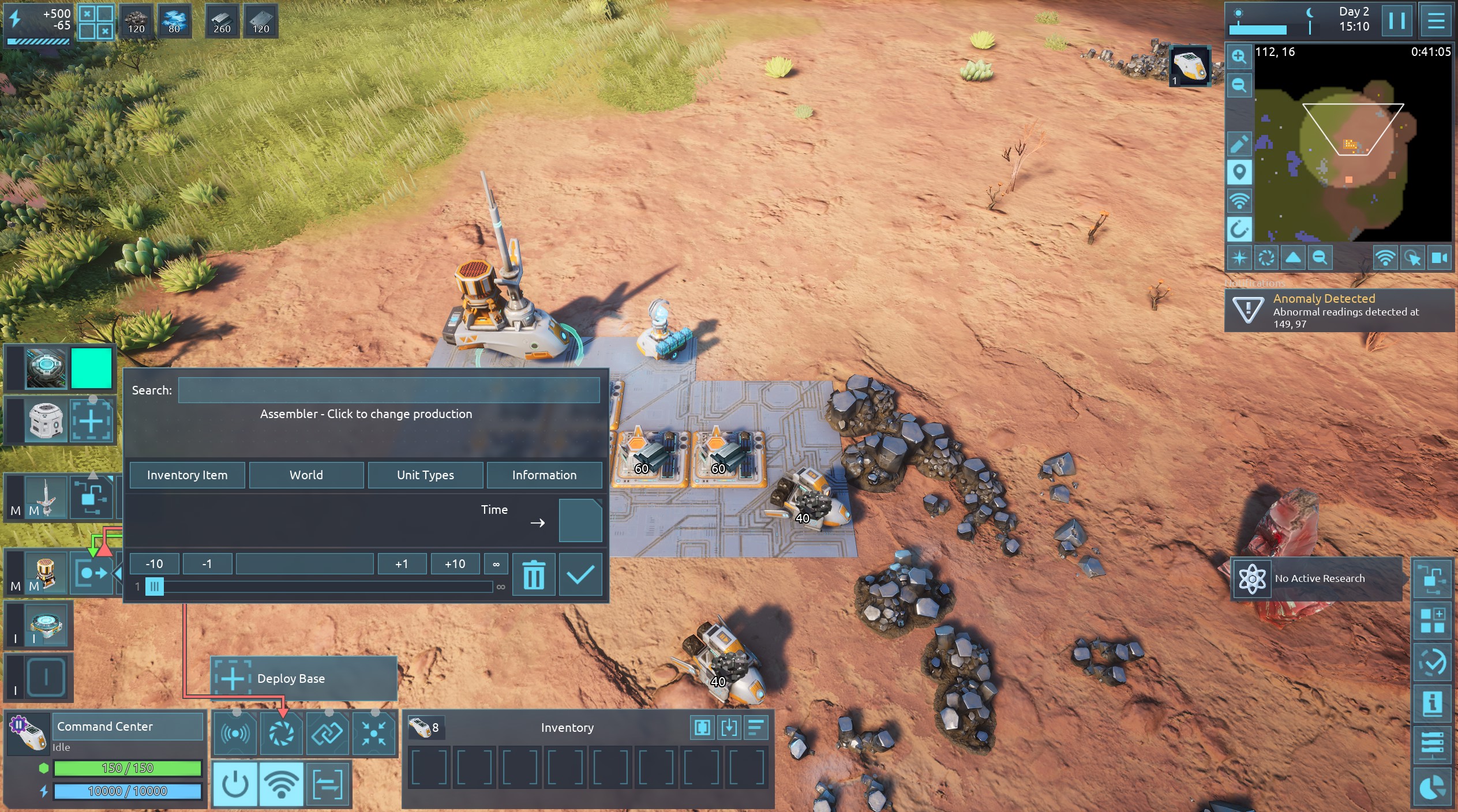Open the No Active Research panel
This screenshot has height=812, width=1458.
coord(1317,578)
